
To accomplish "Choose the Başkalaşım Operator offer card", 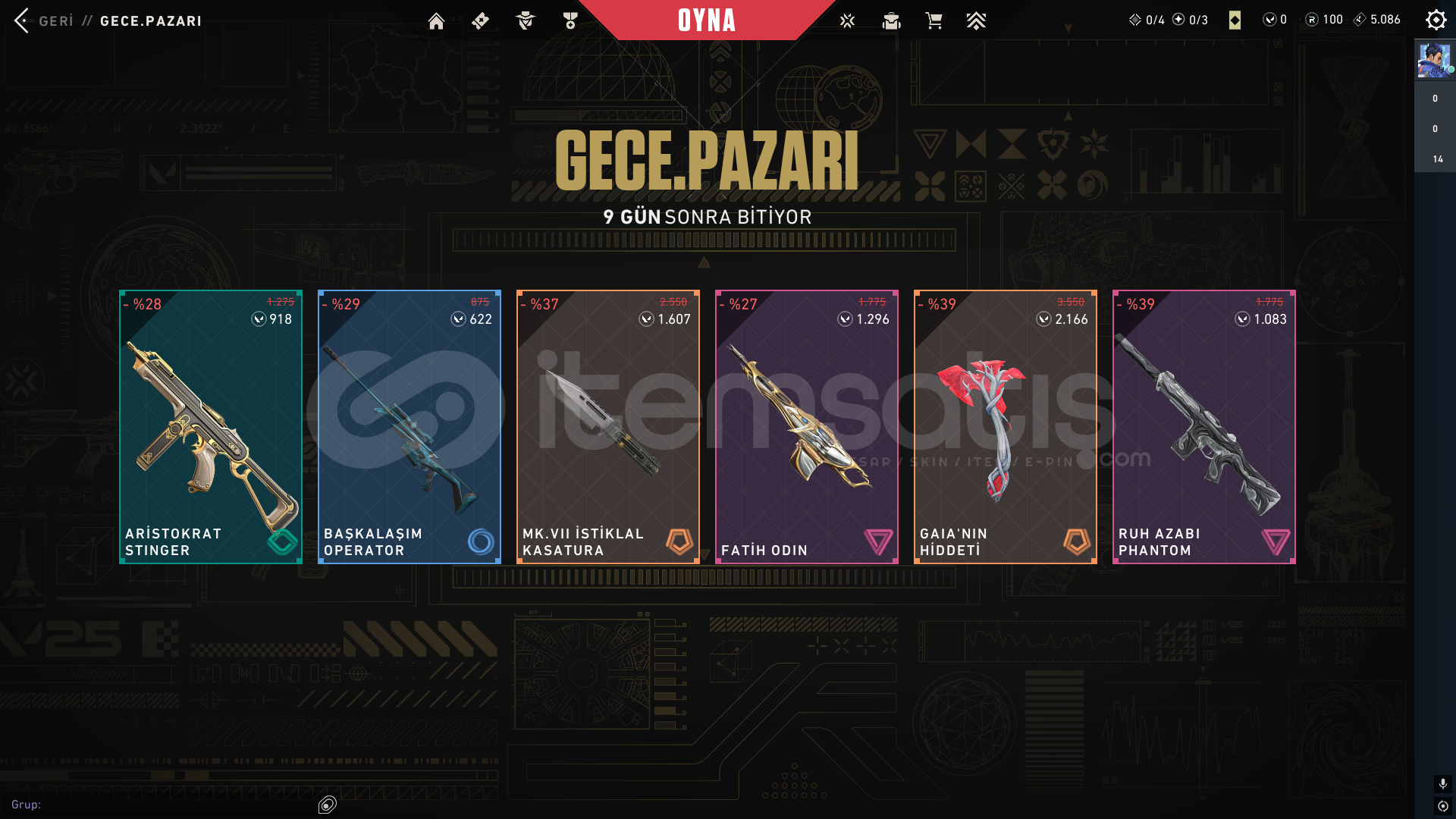I will (409, 426).
